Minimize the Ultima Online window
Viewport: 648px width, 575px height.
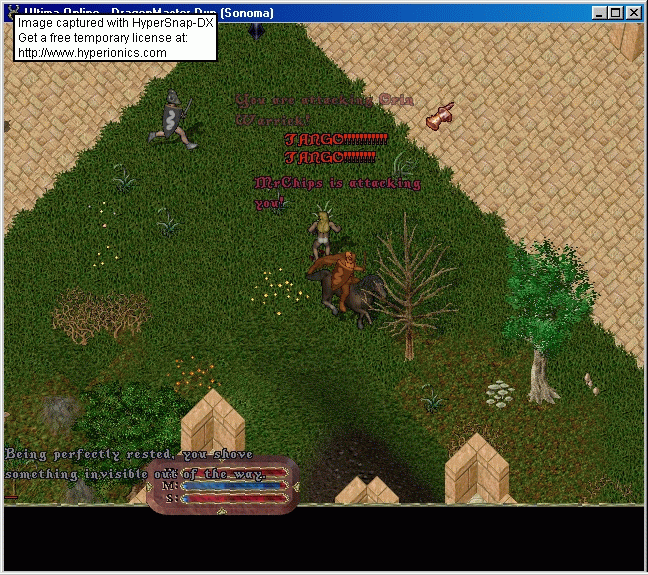[599, 13]
